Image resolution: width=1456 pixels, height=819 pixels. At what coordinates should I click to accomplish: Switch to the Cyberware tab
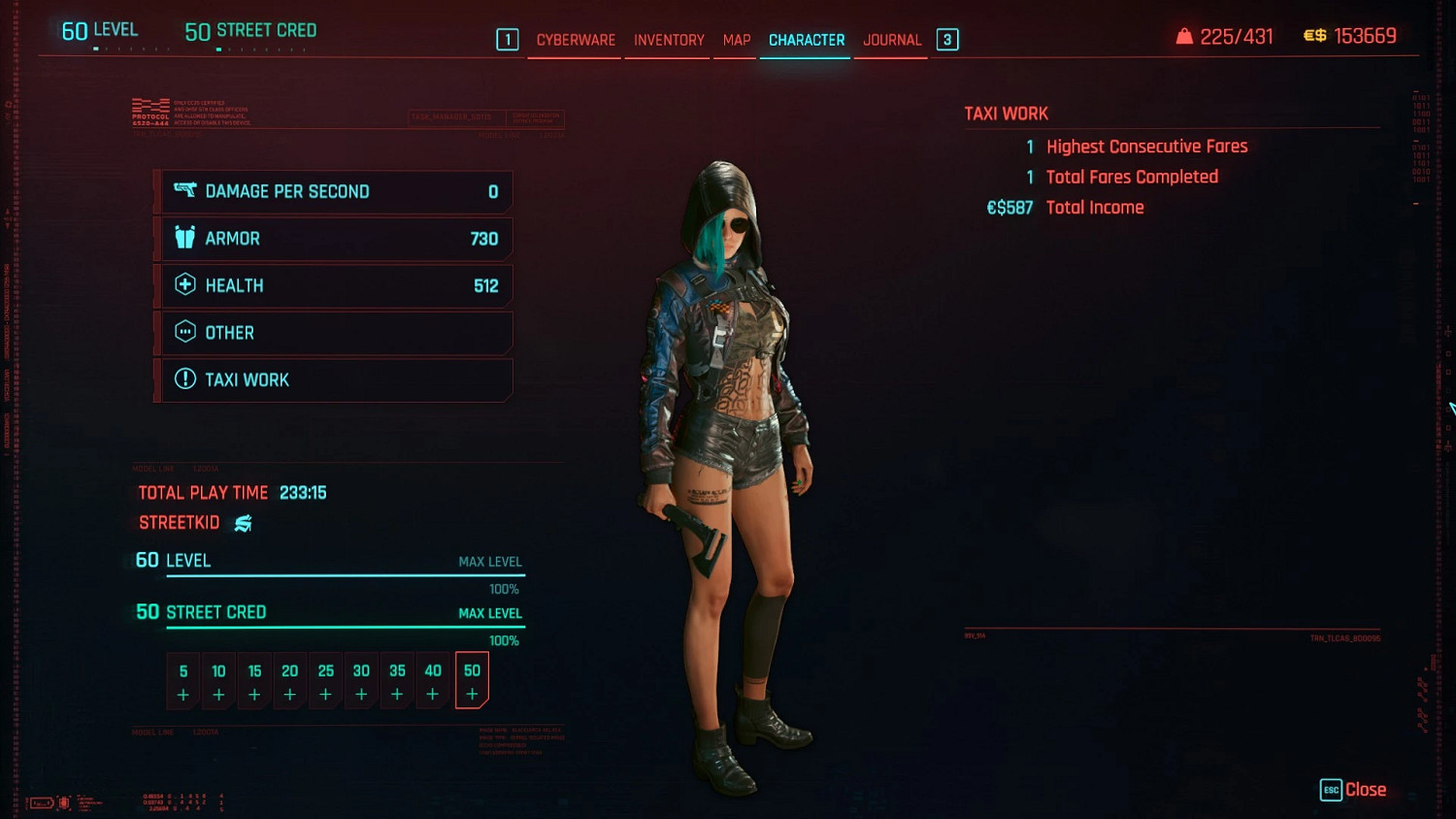pyautogui.click(x=574, y=40)
